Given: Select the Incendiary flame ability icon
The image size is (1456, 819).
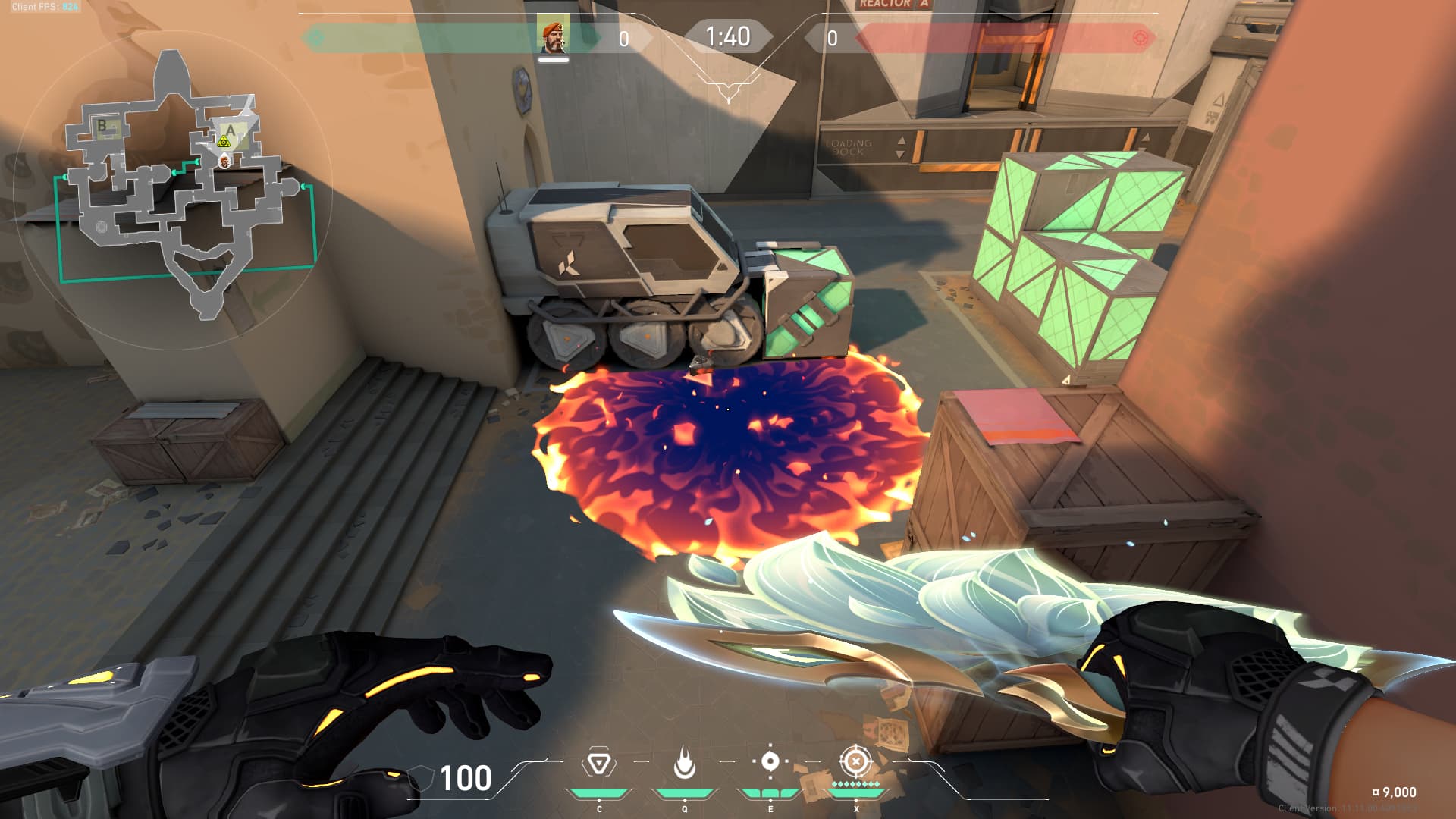Looking at the screenshot, I should (684, 763).
